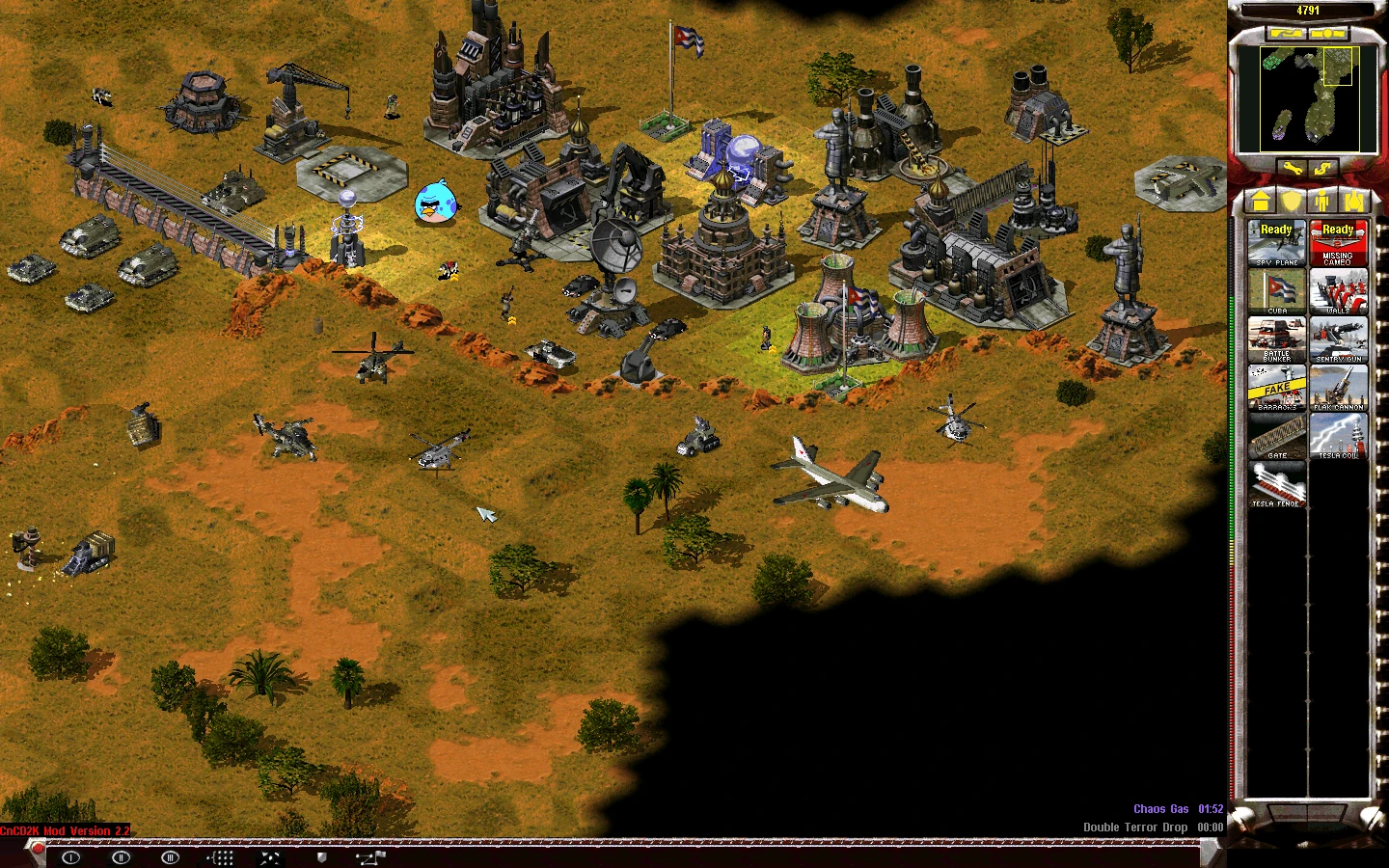
Task: Switch to the structures build tab
Action: (1261, 201)
